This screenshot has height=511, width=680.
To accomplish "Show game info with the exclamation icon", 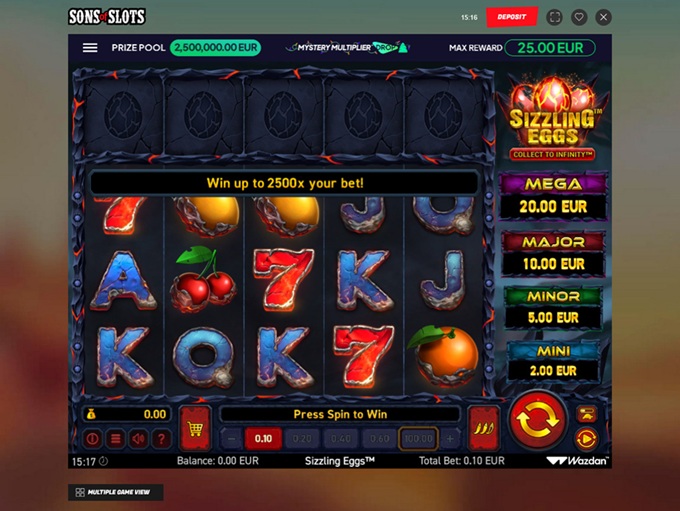I will (x=92, y=438).
